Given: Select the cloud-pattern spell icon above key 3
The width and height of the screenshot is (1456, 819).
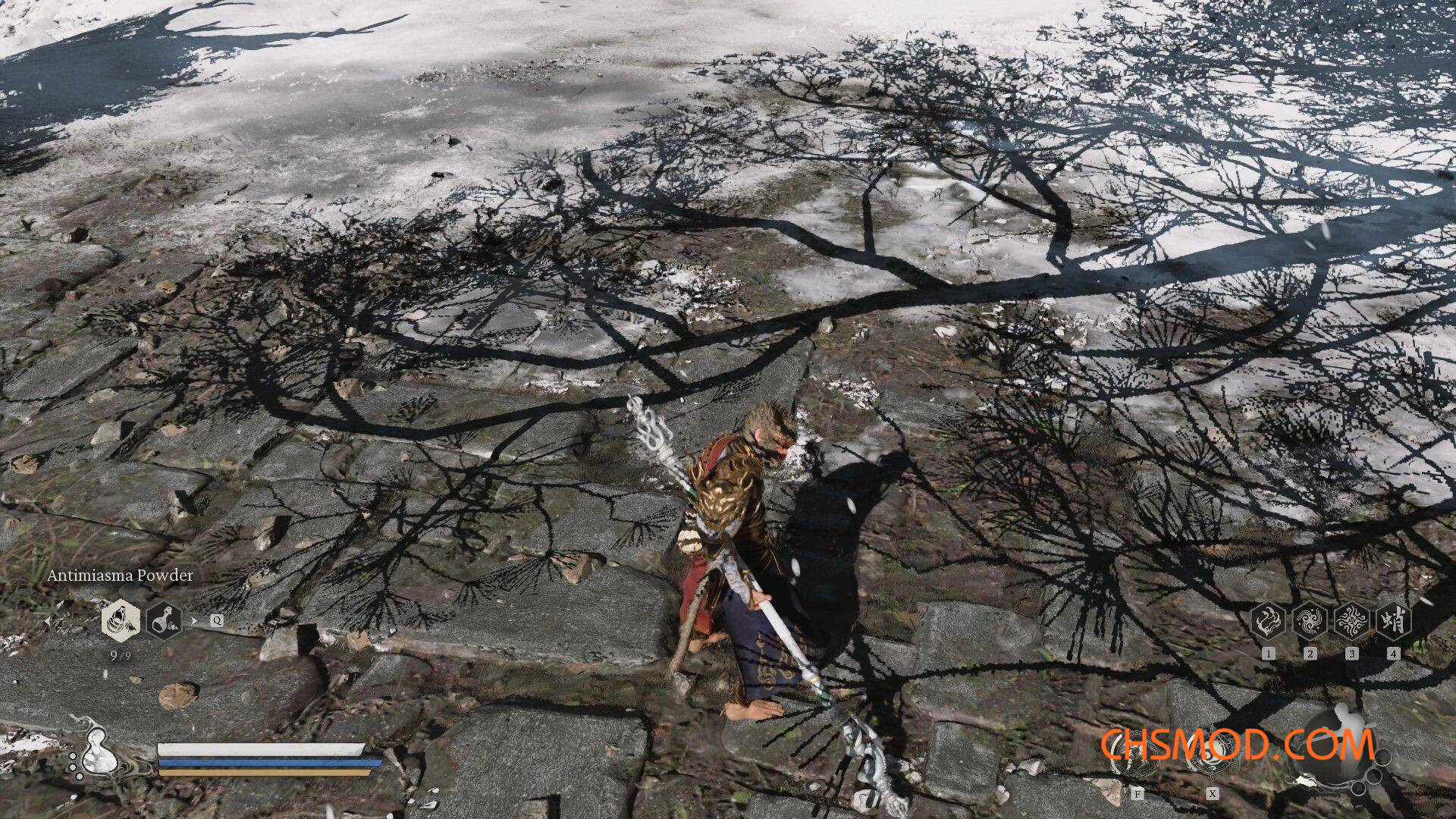Looking at the screenshot, I should 1351,621.
